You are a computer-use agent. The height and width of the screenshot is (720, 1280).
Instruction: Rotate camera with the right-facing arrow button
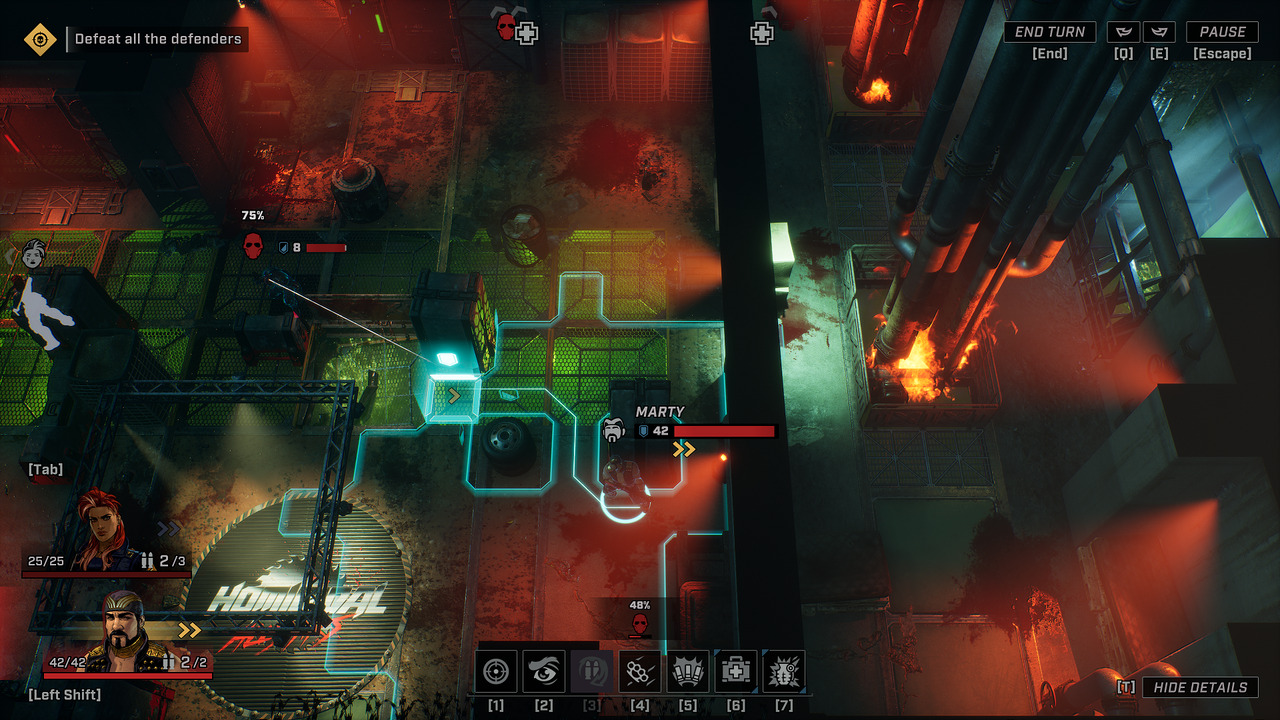[x=1159, y=32]
